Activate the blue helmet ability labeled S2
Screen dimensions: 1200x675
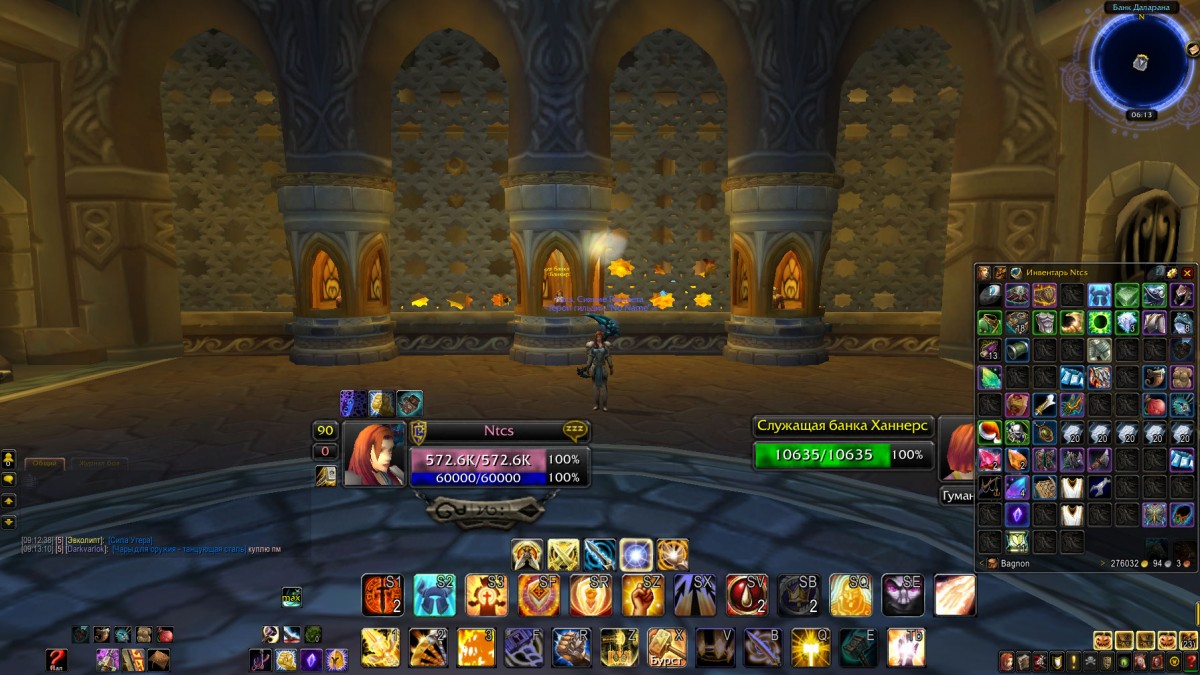[435, 595]
